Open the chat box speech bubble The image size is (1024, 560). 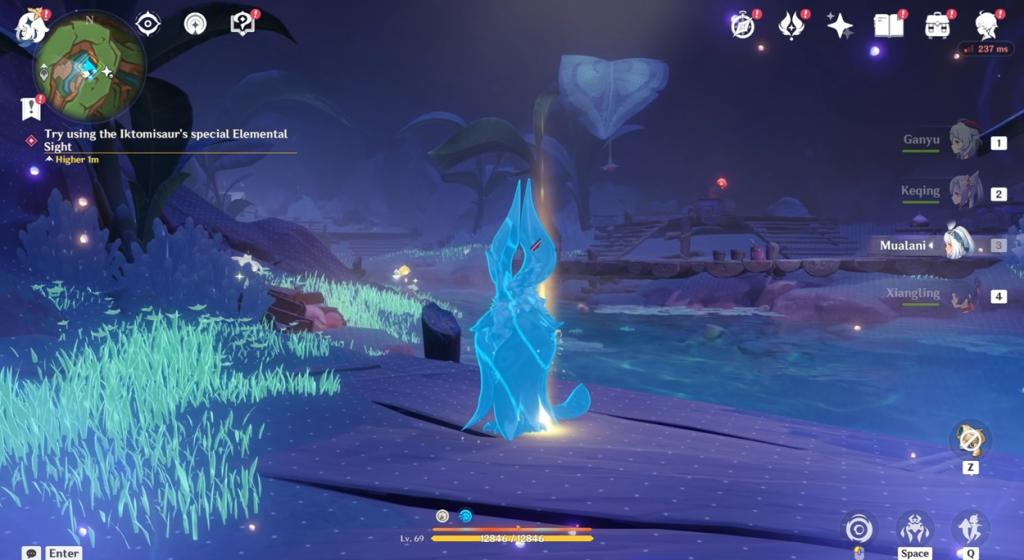[x=33, y=553]
